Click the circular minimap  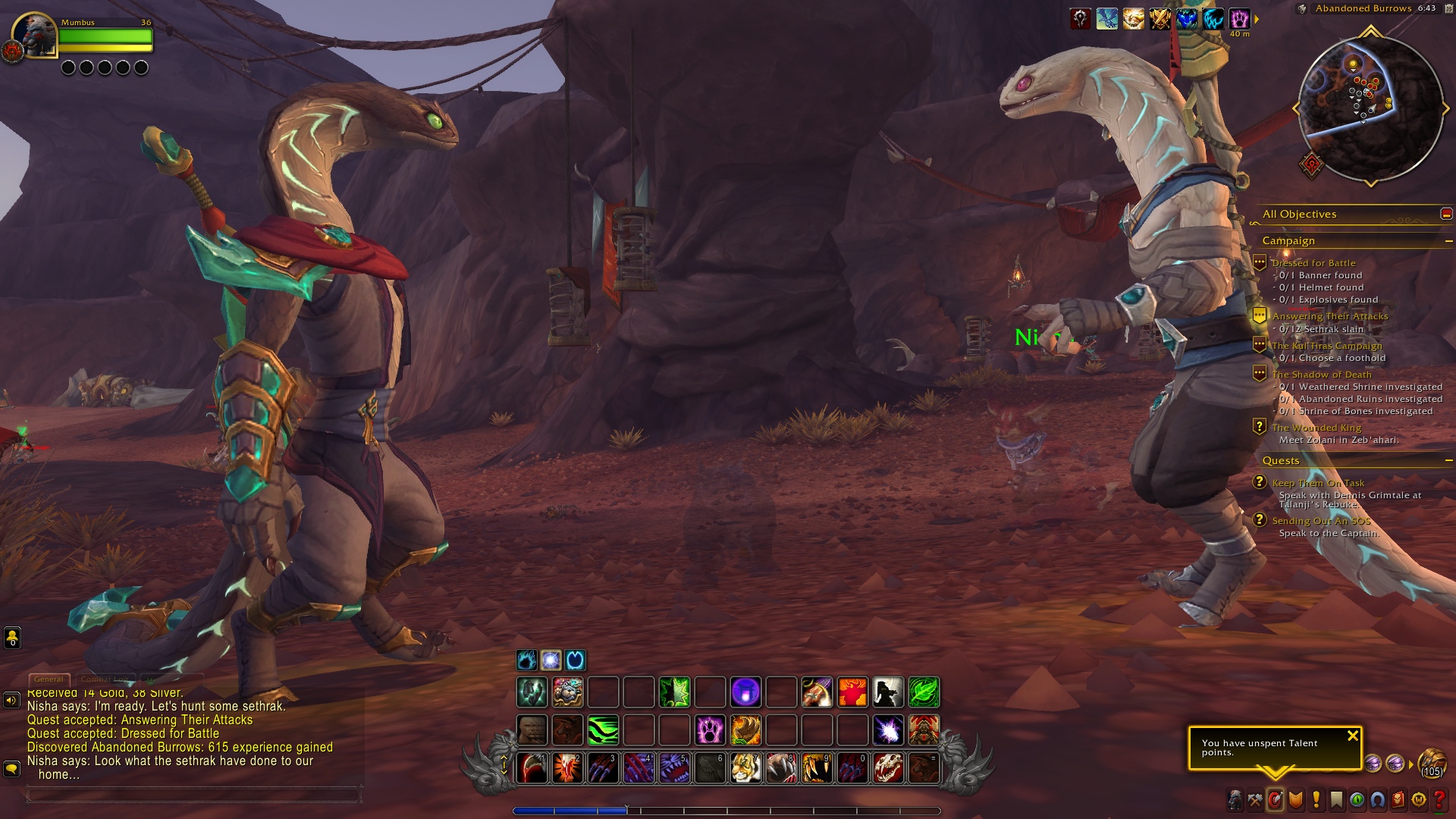coord(1370,108)
